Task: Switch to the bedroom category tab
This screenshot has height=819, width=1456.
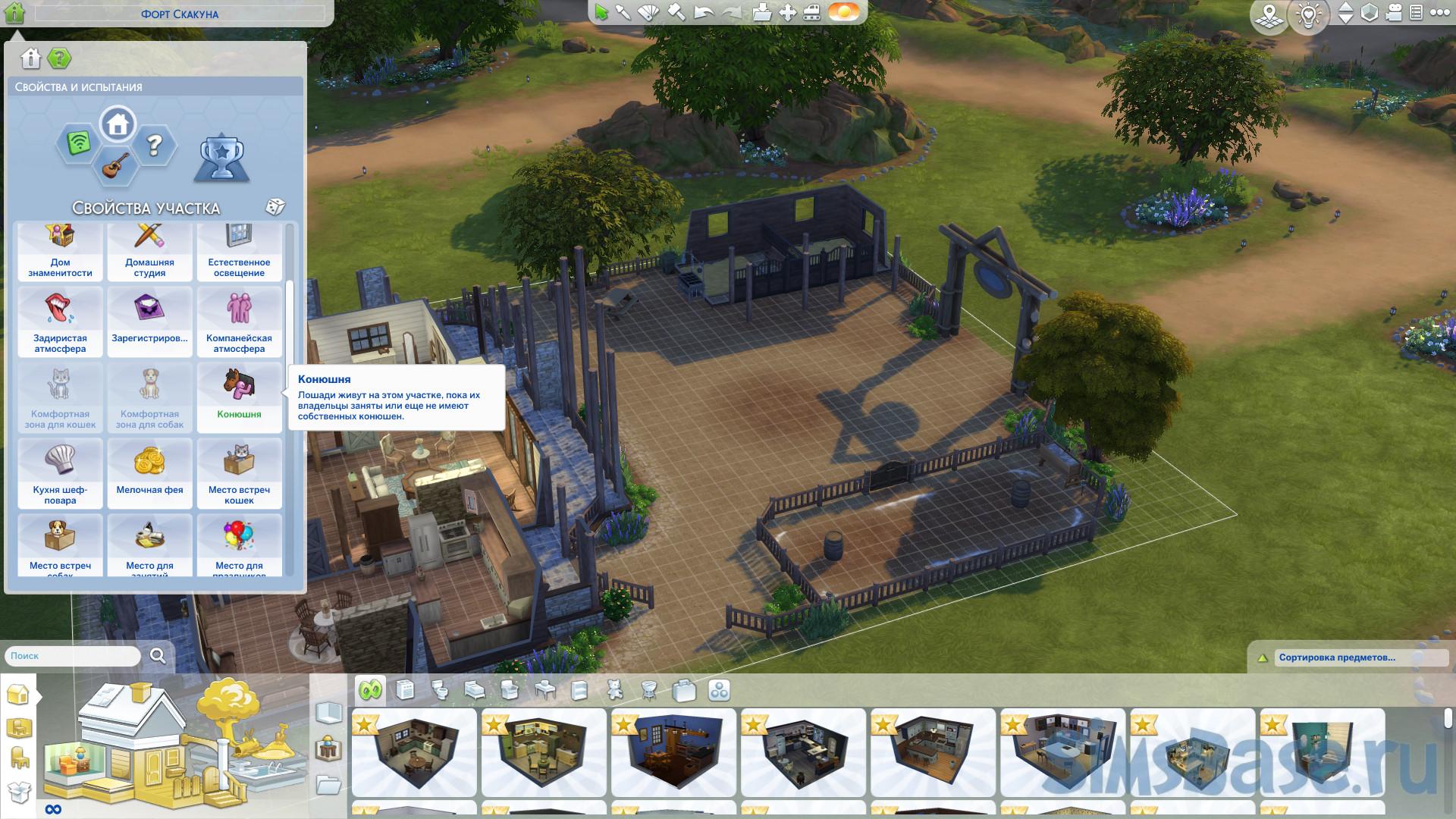Action: [x=475, y=690]
